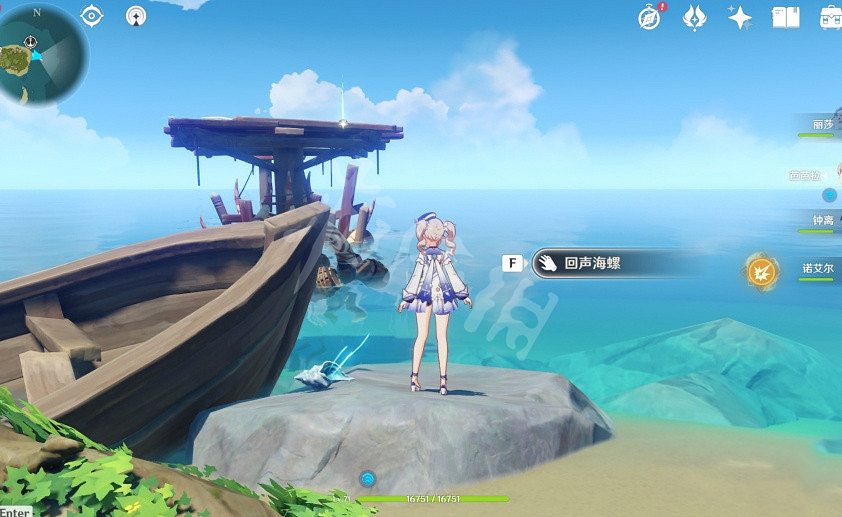Open the co-op mode signal icon

pyautogui.click(x=137, y=16)
